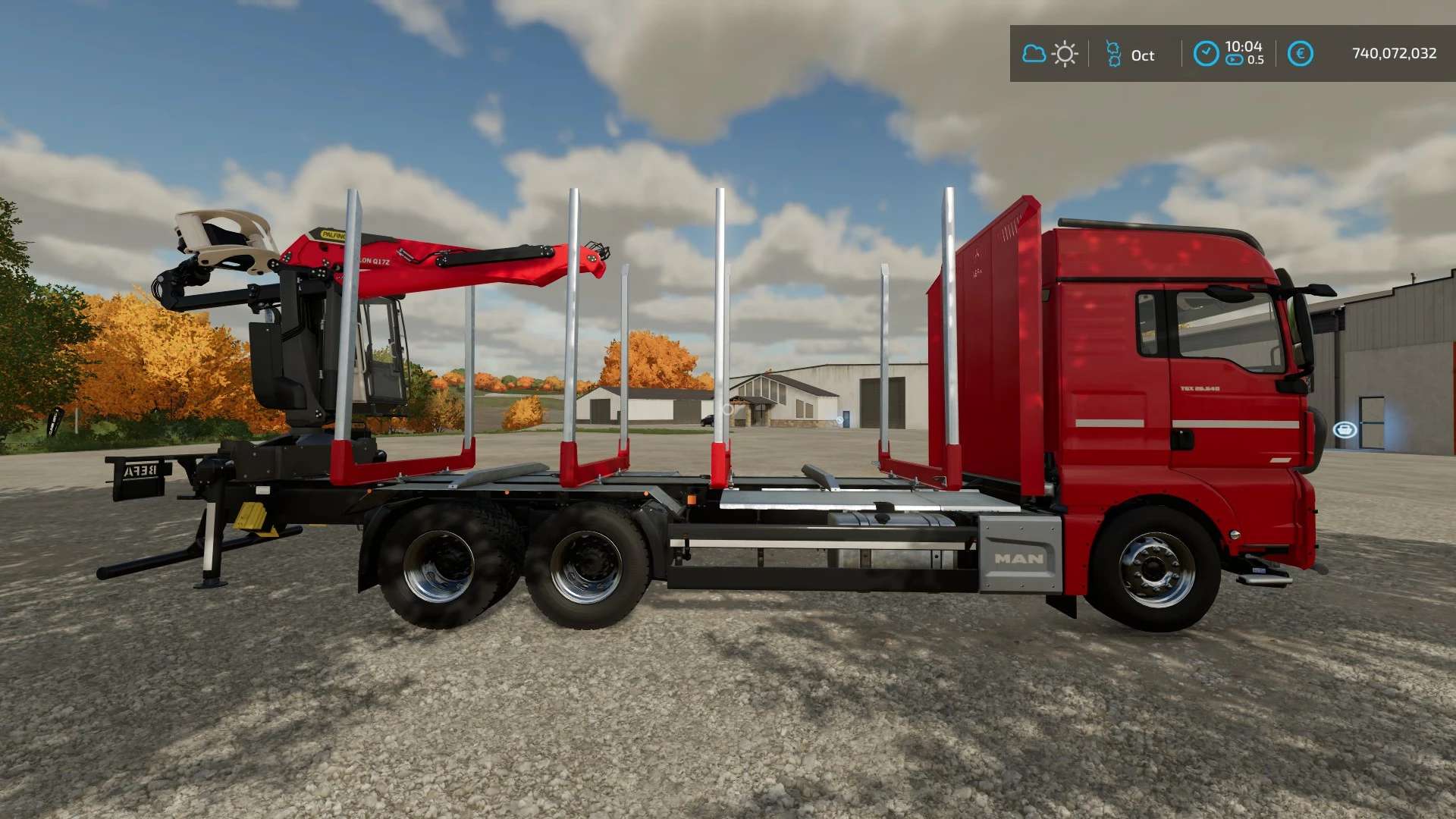The image size is (1456, 819).
Task: Click the cloud weather icon
Action: point(1034,54)
